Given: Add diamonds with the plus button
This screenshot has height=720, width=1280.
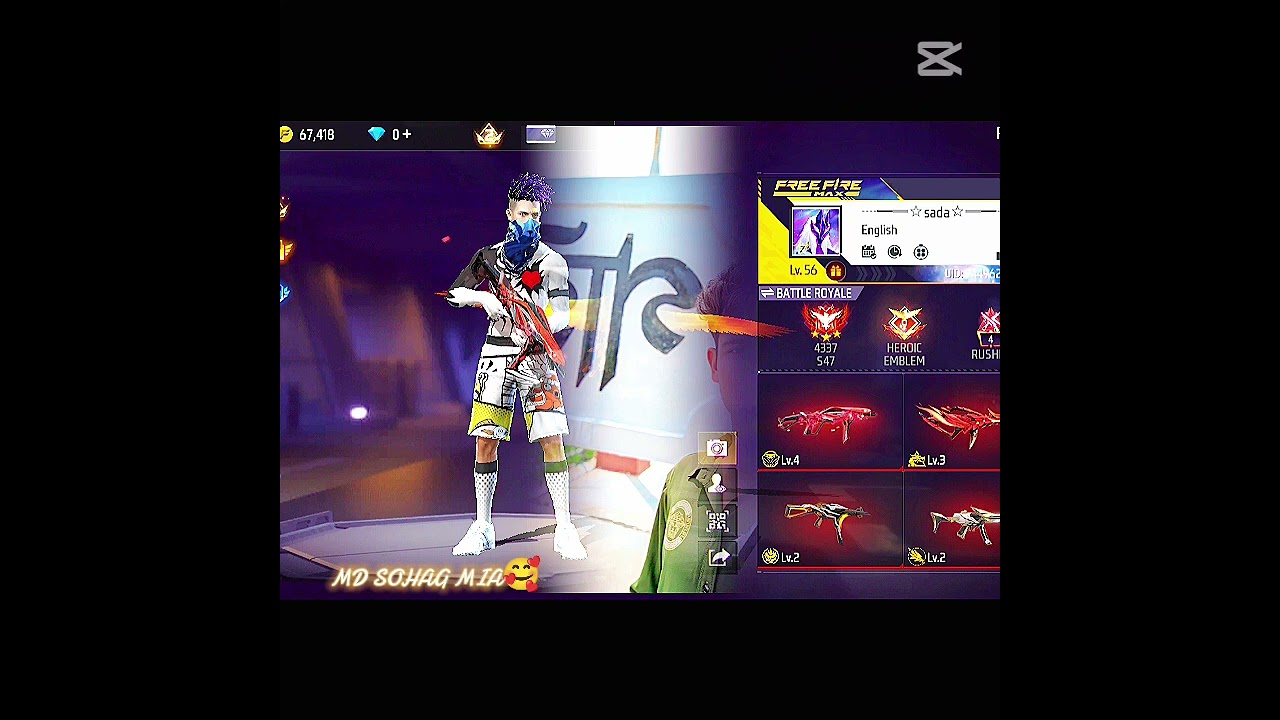Looking at the screenshot, I should click(407, 134).
